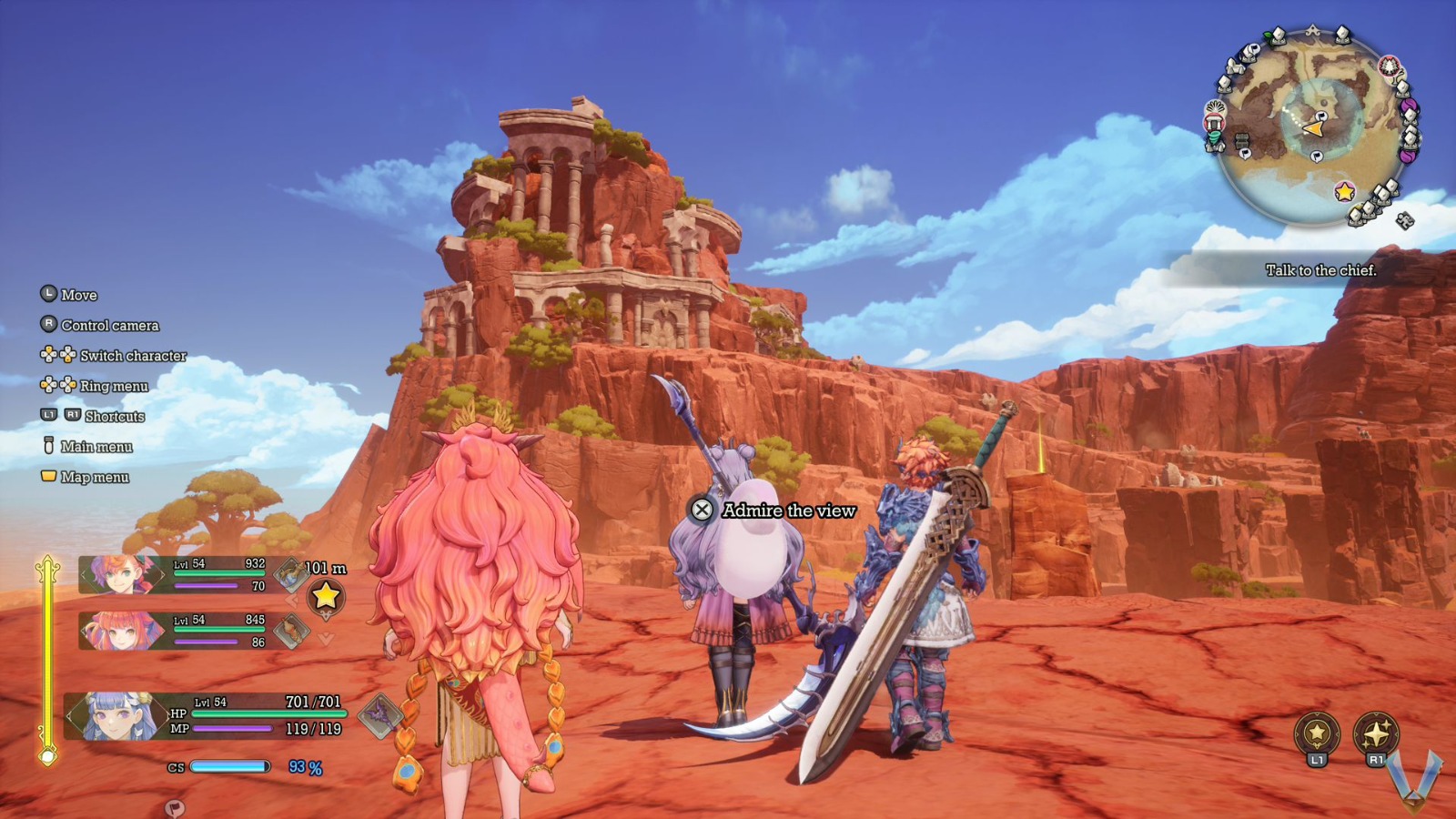Viewport: 1456px width, 819px height.
Task: Click the tree landmark icon on the minimap's upper right
Action: [1389, 67]
